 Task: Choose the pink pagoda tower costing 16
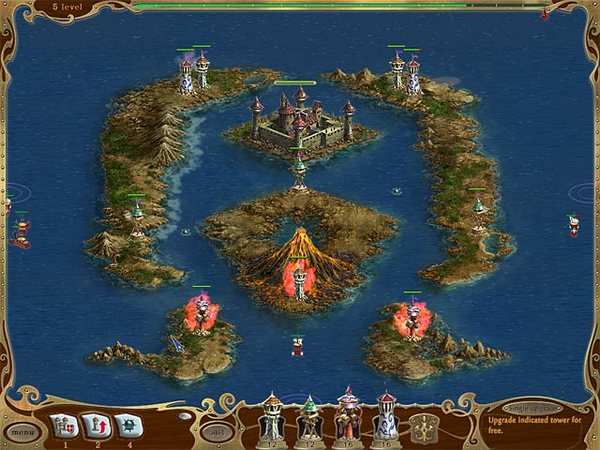click(x=347, y=416)
